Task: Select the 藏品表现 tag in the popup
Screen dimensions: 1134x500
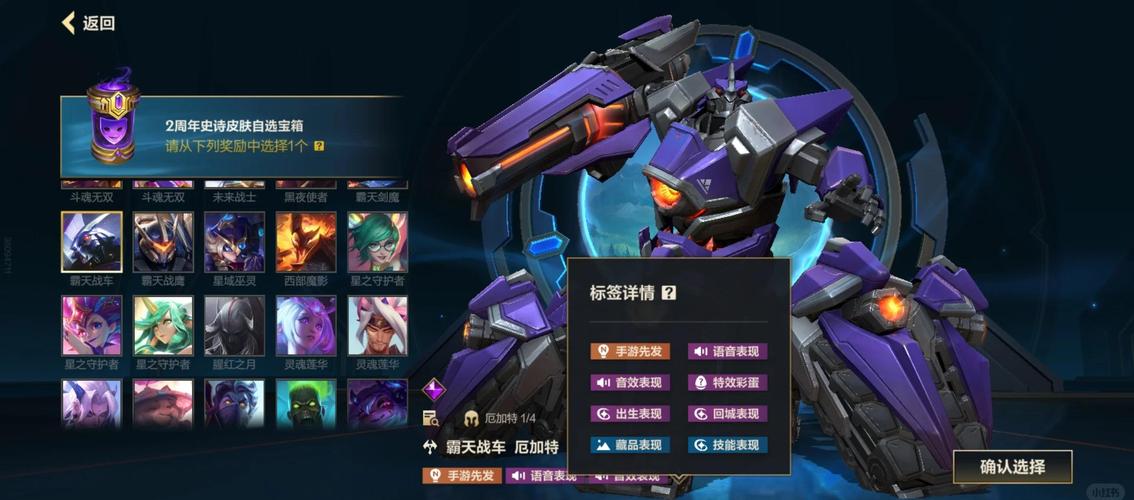Action: (x=630, y=445)
